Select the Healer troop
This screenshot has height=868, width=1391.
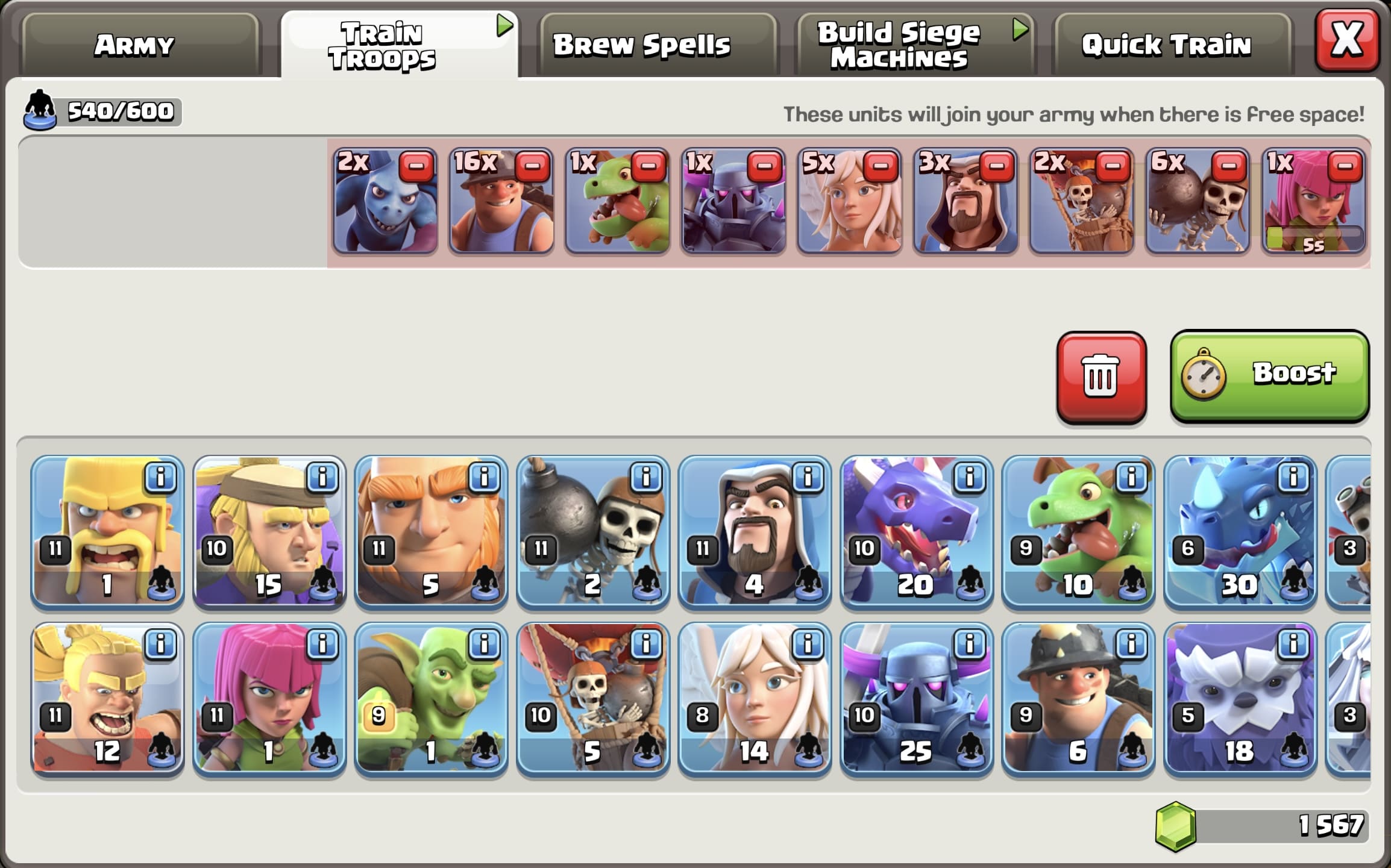click(x=755, y=699)
